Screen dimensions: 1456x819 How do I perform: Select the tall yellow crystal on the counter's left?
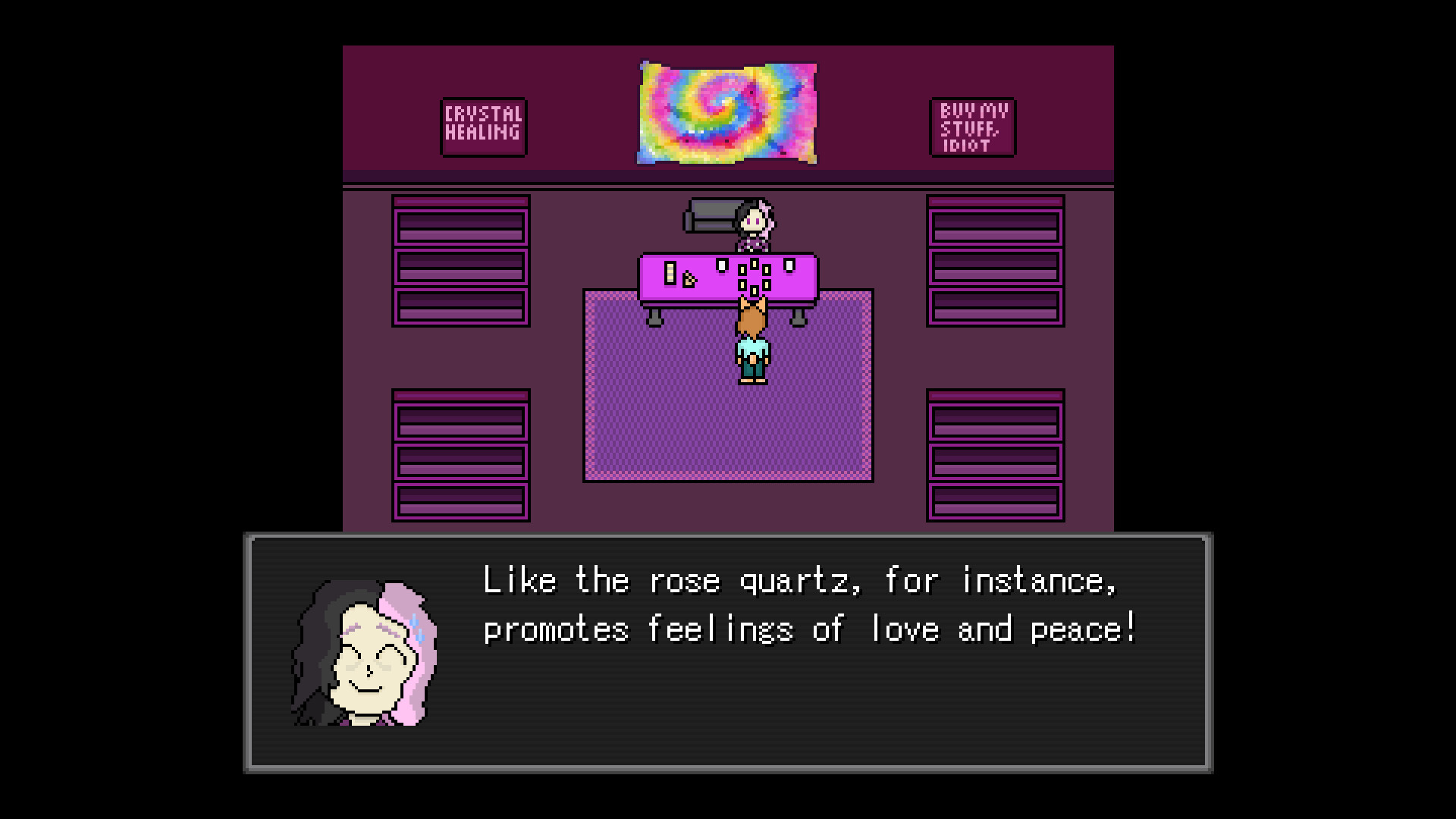(x=670, y=273)
